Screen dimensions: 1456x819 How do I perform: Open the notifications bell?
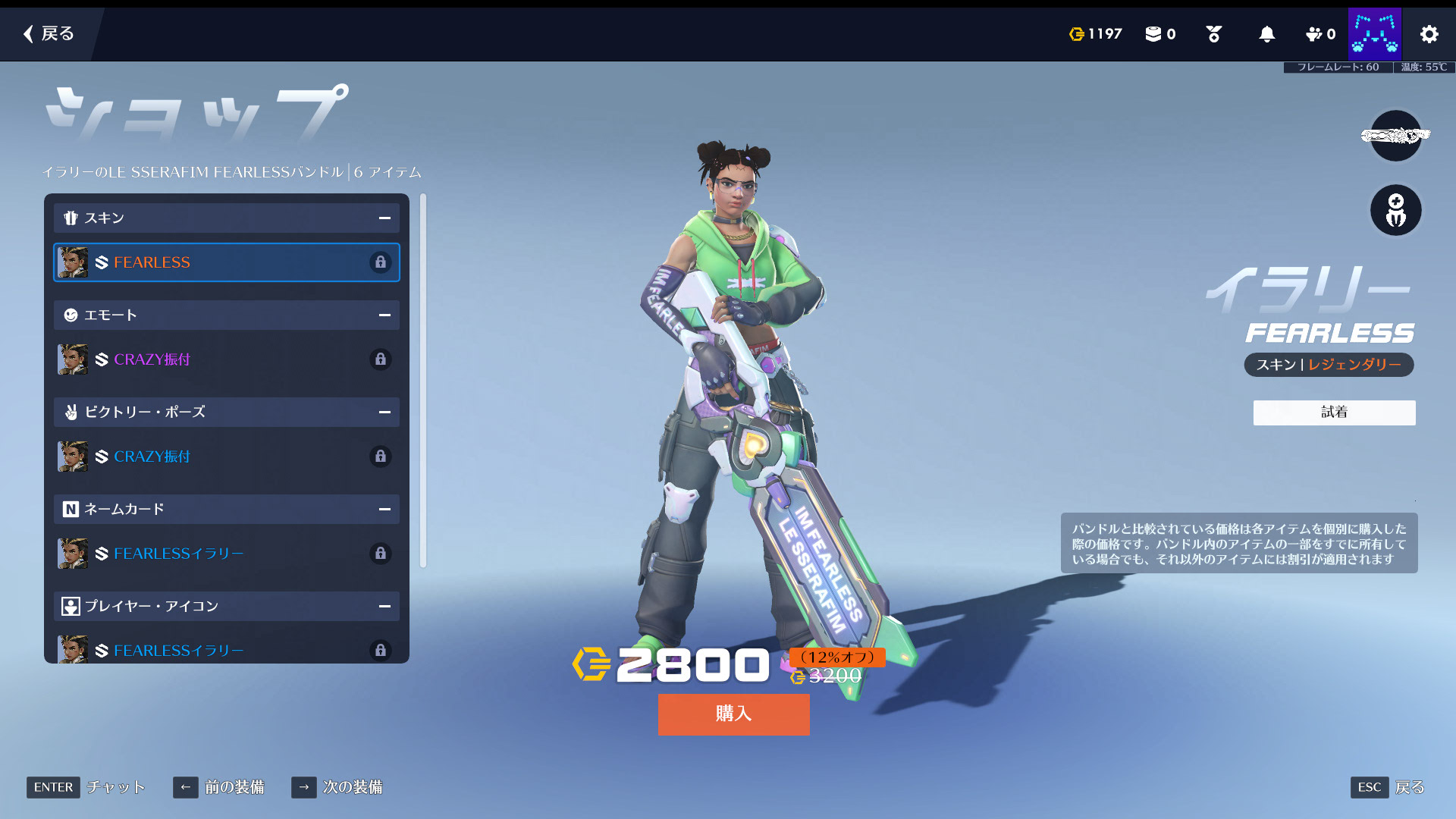click(x=1266, y=34)
